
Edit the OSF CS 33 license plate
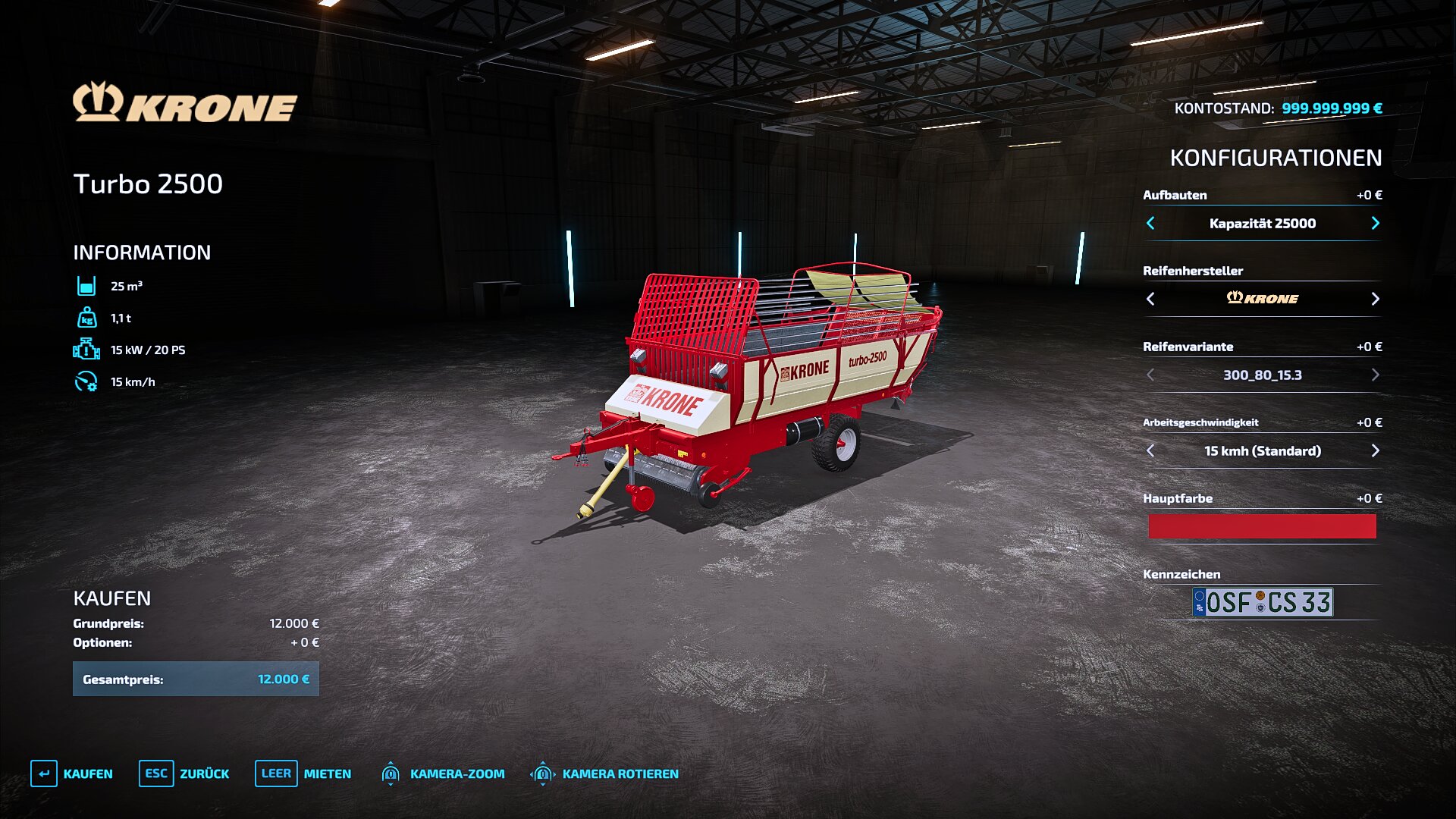point(1262,602)
